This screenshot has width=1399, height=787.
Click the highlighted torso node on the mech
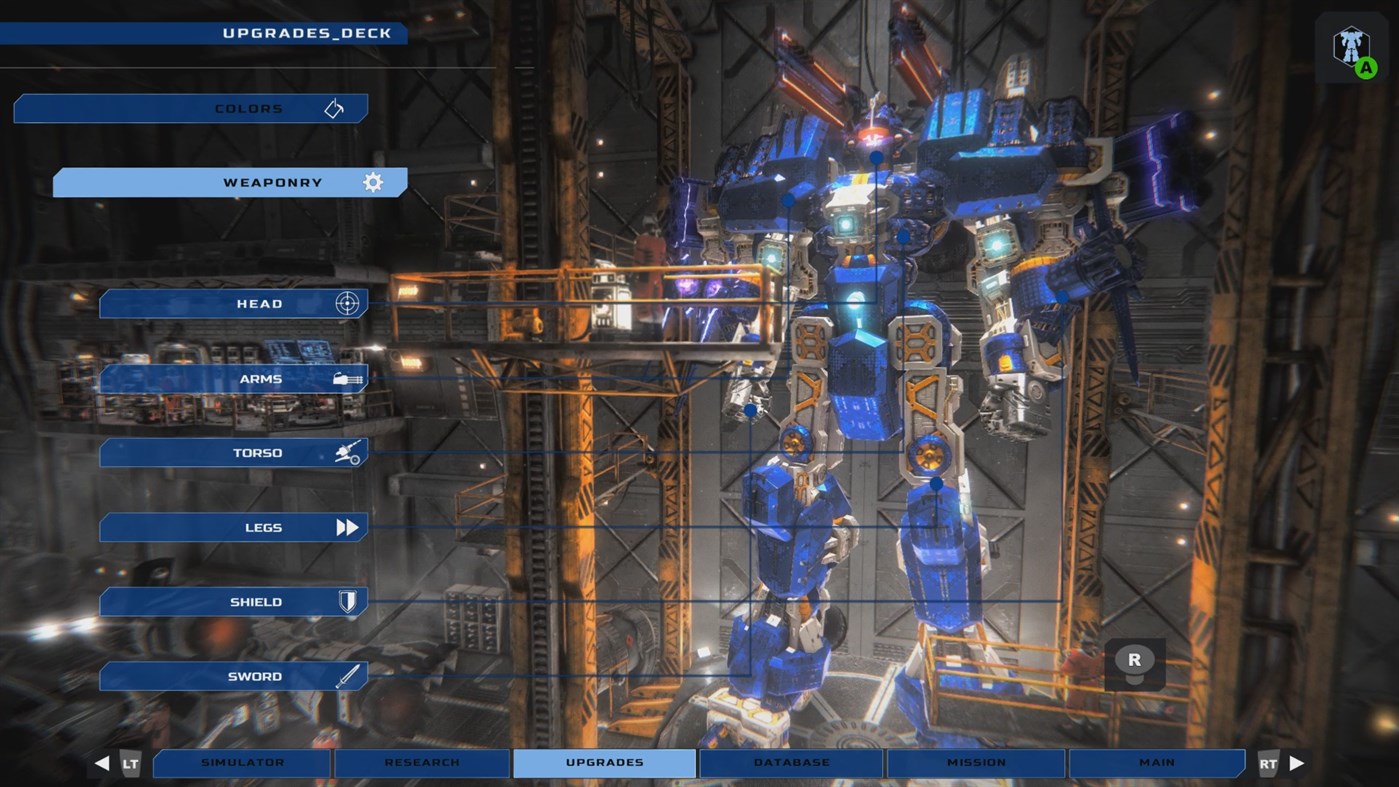click(x=905, y=234)
